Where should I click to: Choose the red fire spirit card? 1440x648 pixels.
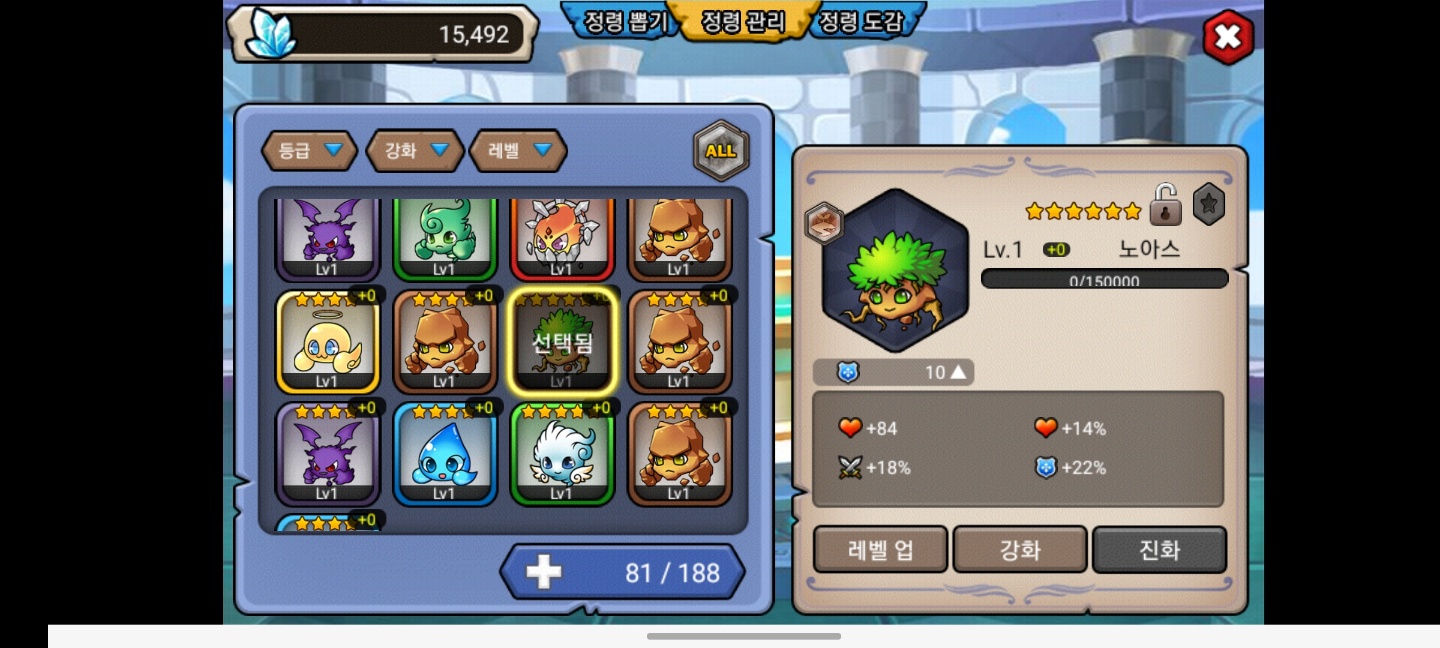point(561,238)
